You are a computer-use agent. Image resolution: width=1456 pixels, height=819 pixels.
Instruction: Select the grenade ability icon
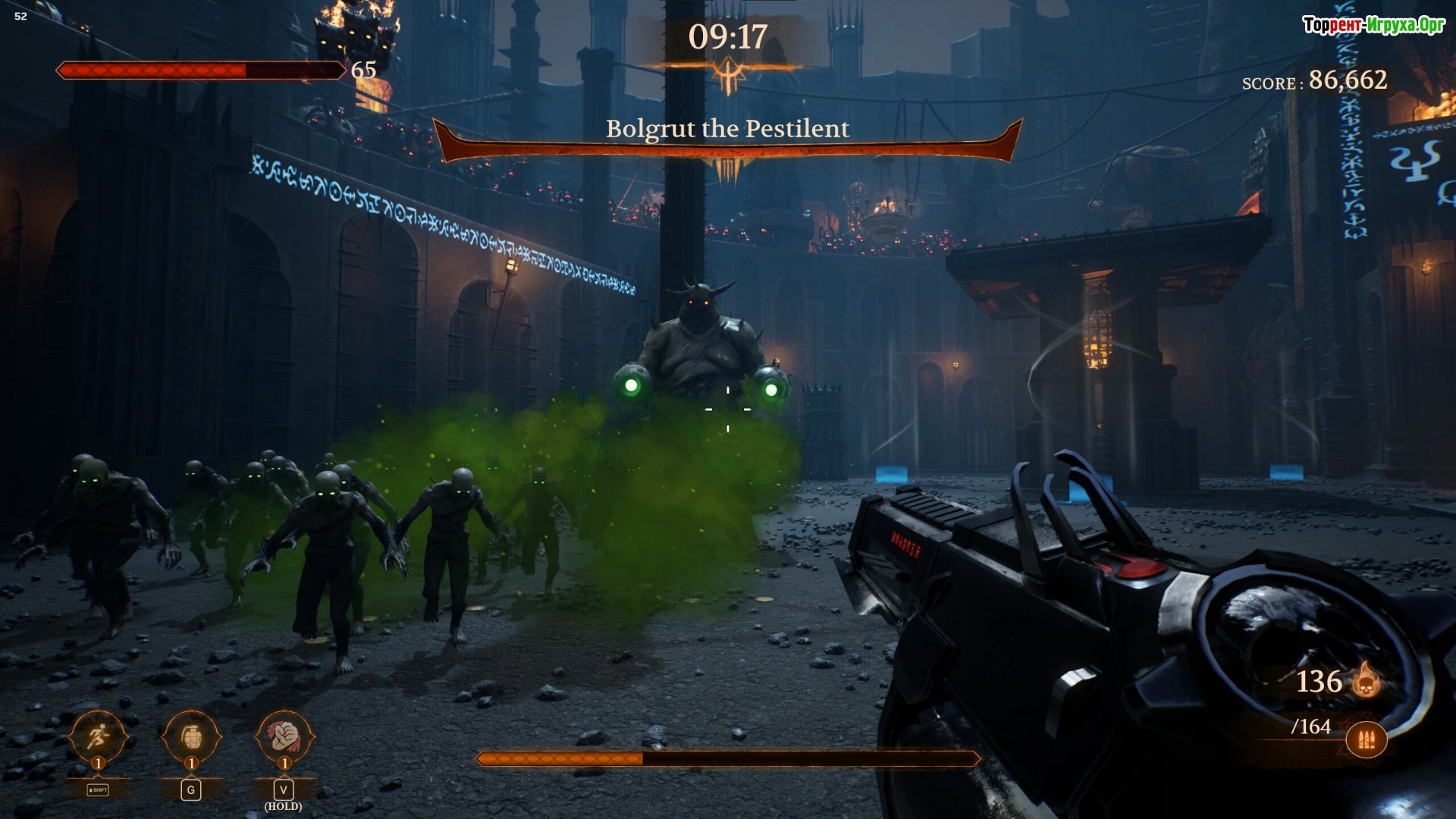click(191, 736)
